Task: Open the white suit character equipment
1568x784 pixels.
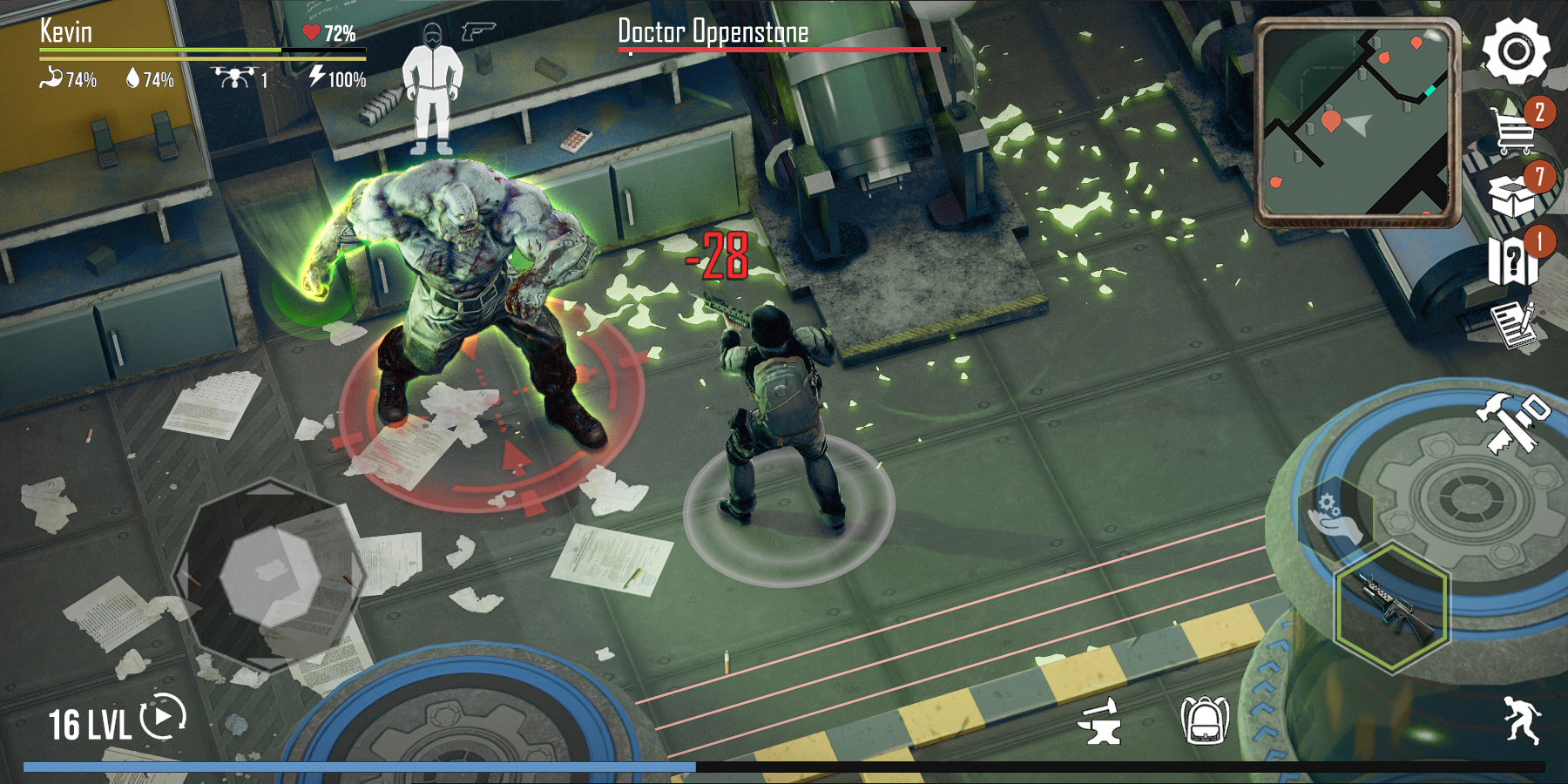Action: pyautogui.click(x=432, y=90)
